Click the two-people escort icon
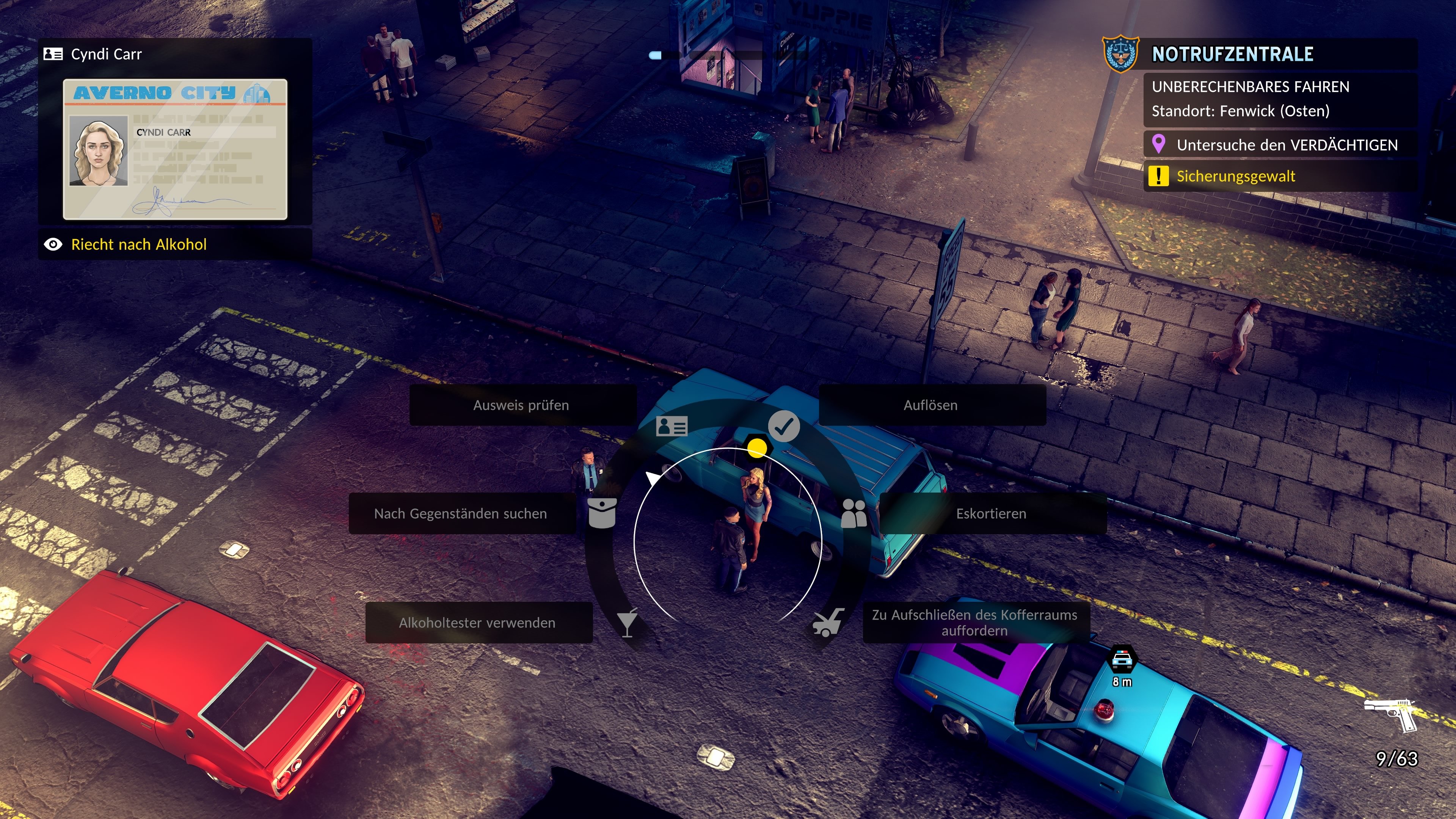The height and width of the screenshot is (819, 1456). tap(854, 513)
